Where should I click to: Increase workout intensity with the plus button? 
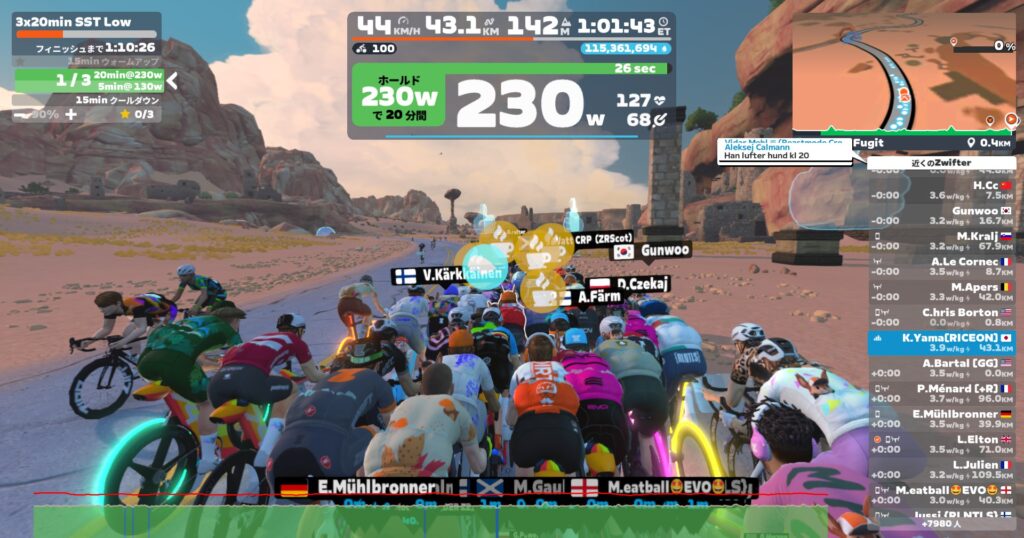click(x=71, y=114)
